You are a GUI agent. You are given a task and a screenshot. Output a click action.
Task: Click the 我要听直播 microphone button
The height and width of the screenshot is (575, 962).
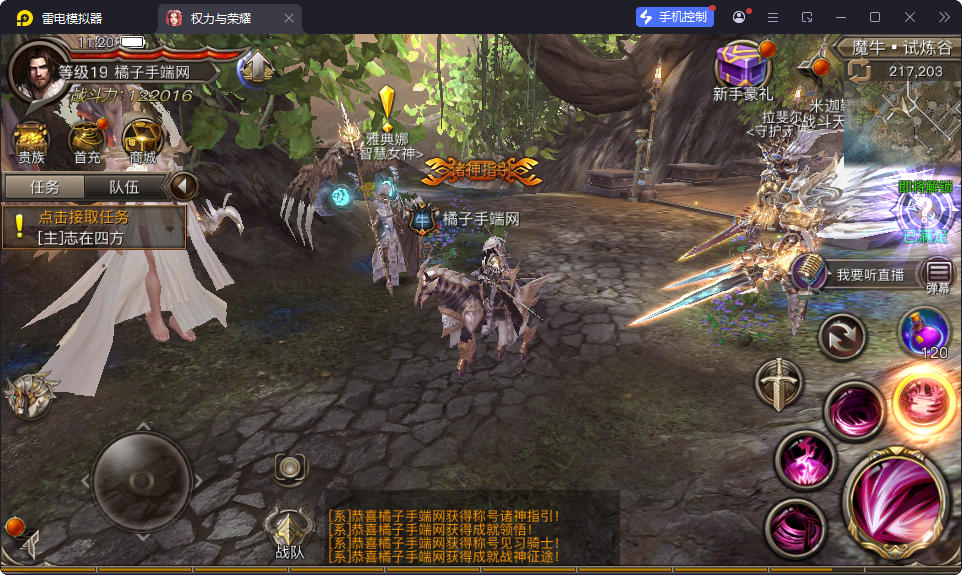808,272
